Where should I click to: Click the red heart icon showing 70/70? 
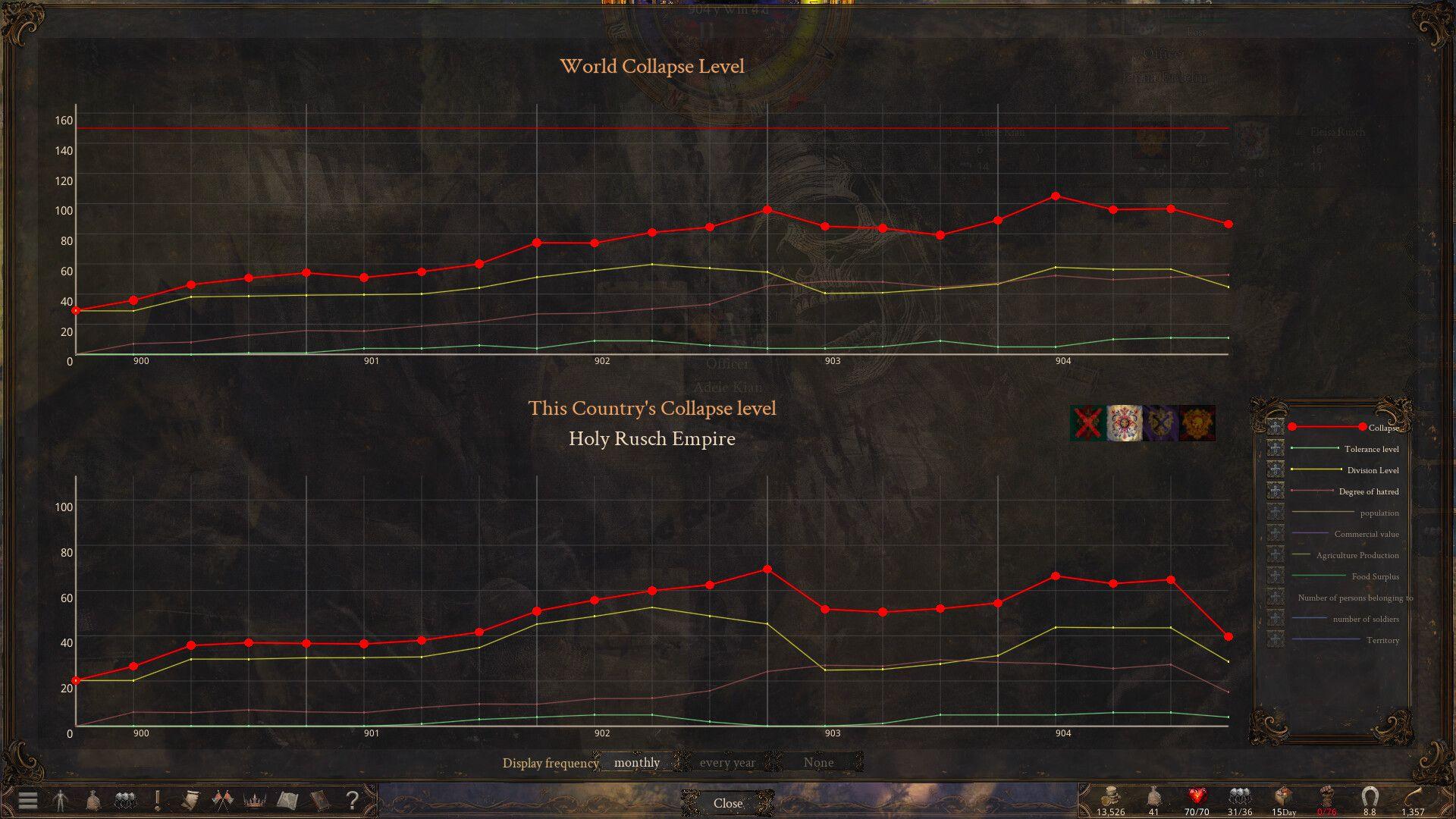[x=1198, y=795]
